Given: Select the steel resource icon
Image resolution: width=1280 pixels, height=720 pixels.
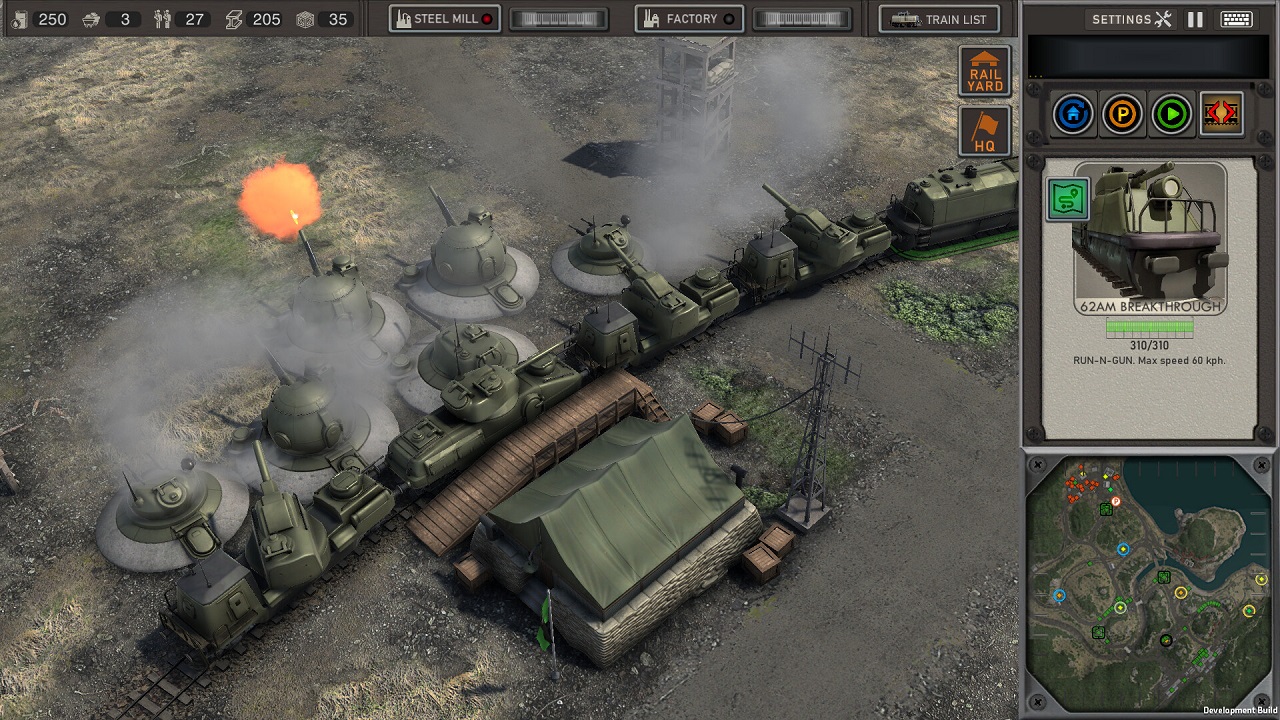Looking at the screenshot, I should (x=234, y=18).
